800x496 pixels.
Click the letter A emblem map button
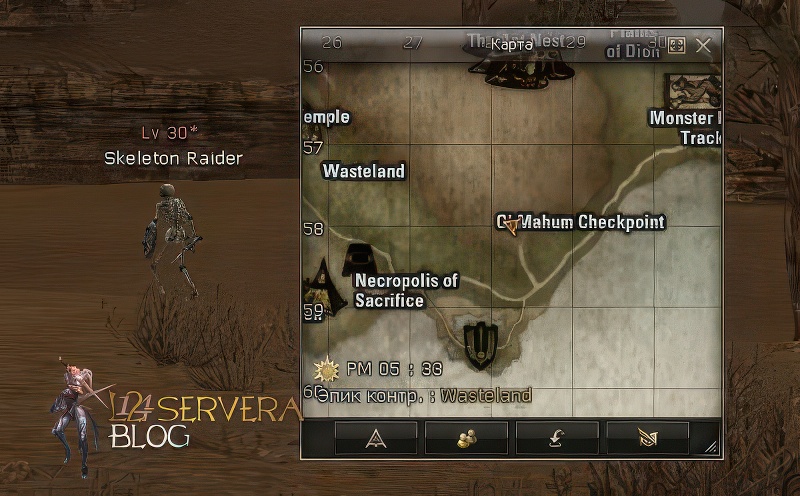375,437
